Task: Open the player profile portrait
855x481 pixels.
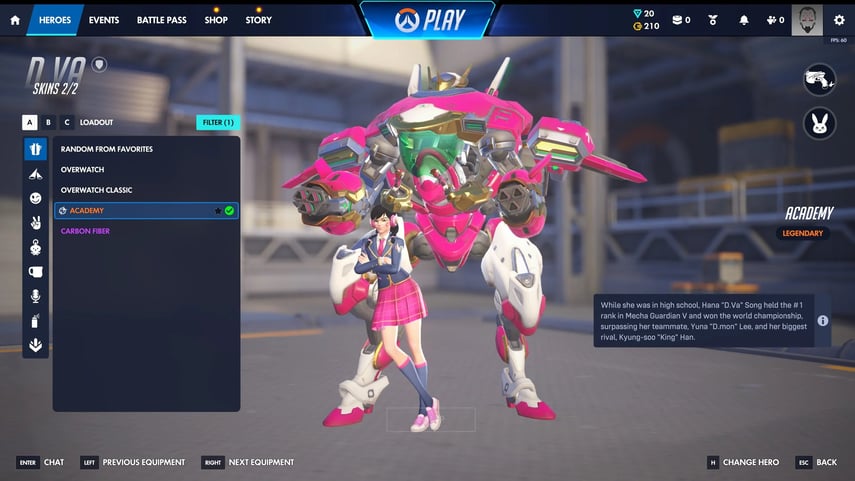Action: pyautogui.click(x=807, y=19)
